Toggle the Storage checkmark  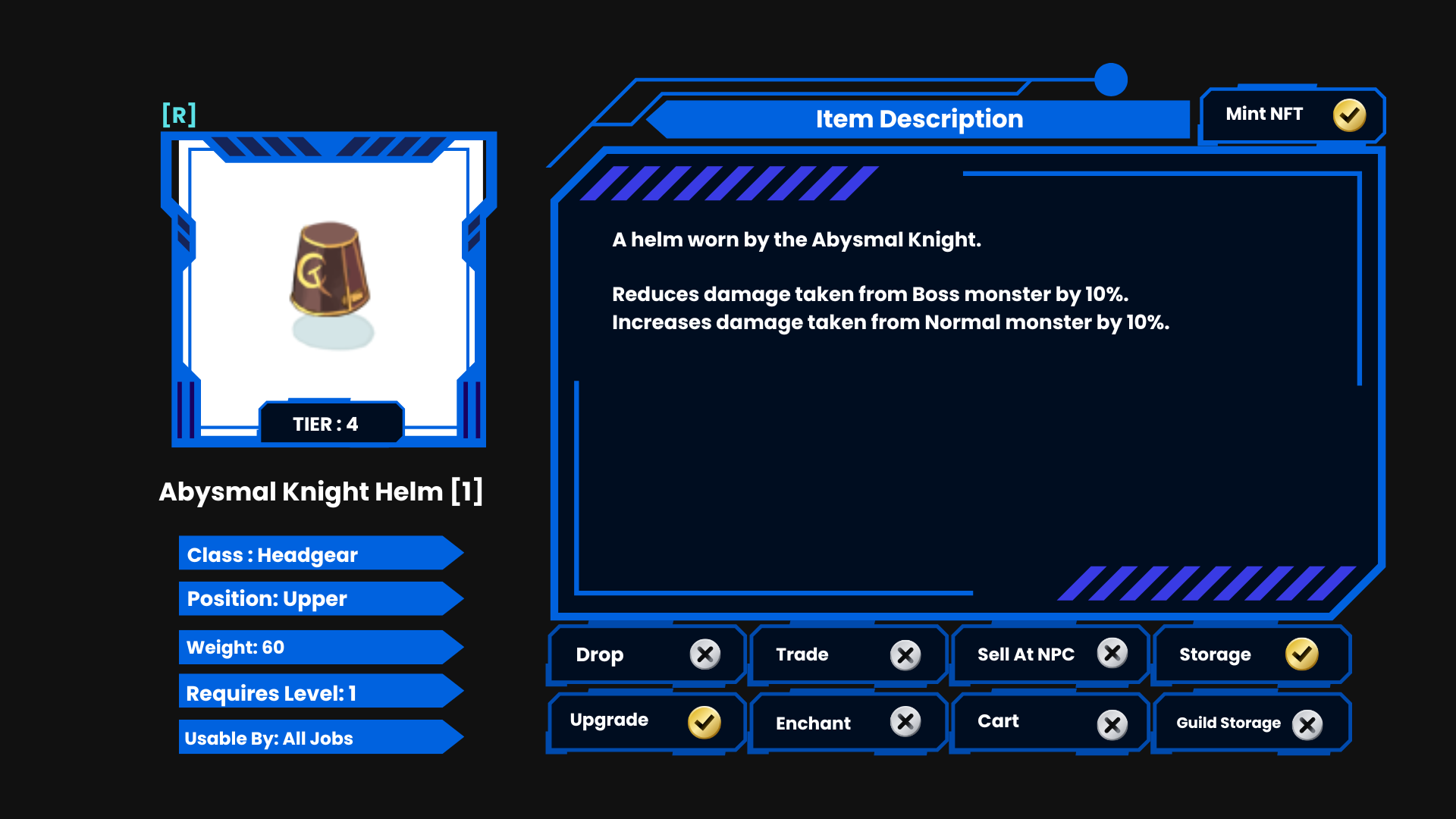point(1301,654)
